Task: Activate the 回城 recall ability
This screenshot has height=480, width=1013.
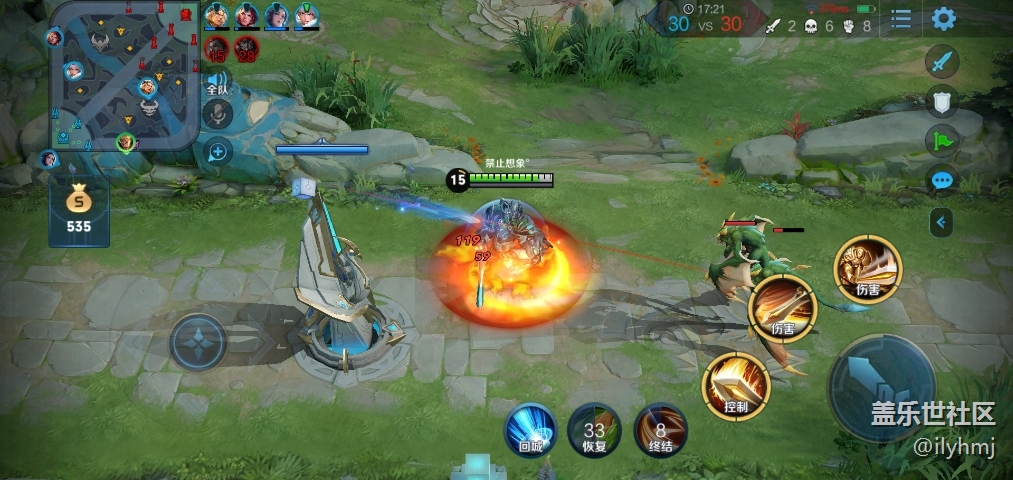Action: click(530, 430)
